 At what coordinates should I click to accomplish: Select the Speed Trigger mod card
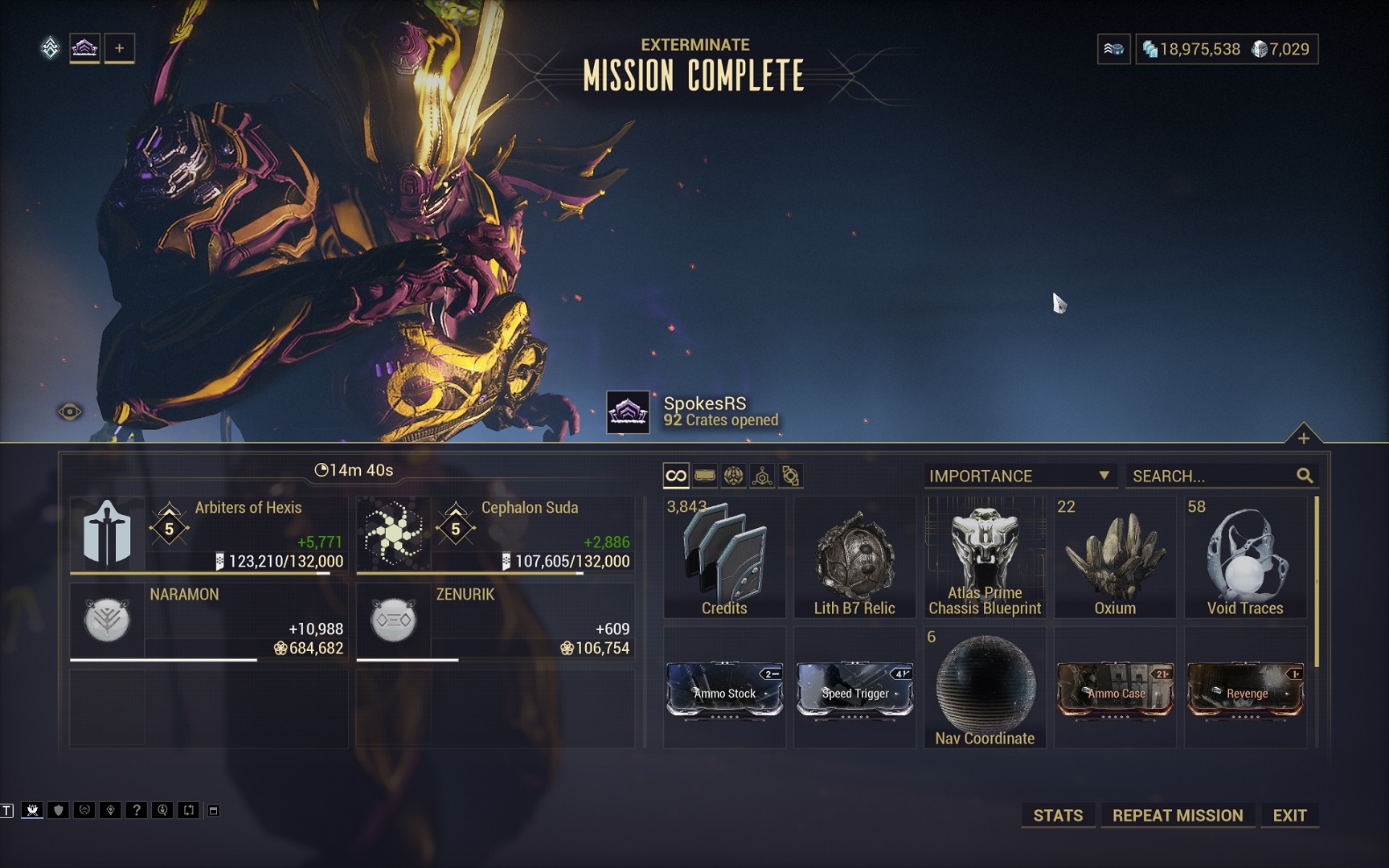click(854, 690)
